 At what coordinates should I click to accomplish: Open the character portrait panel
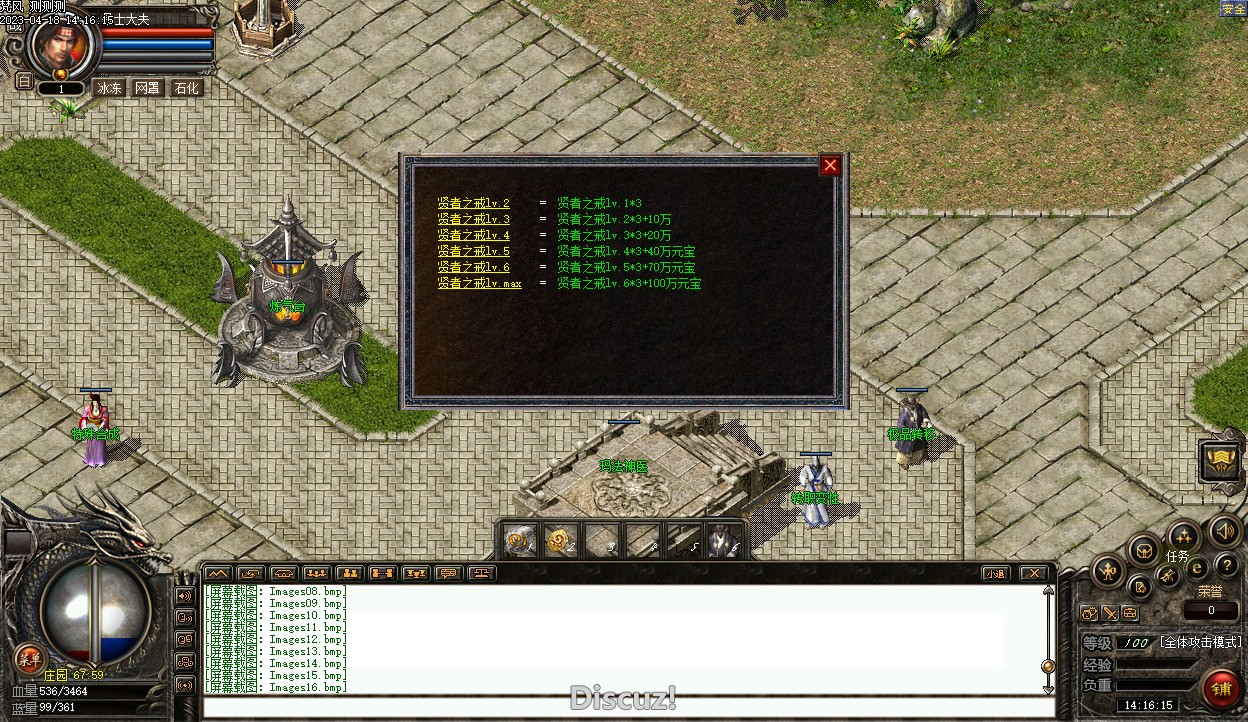[x=62, y=45]
